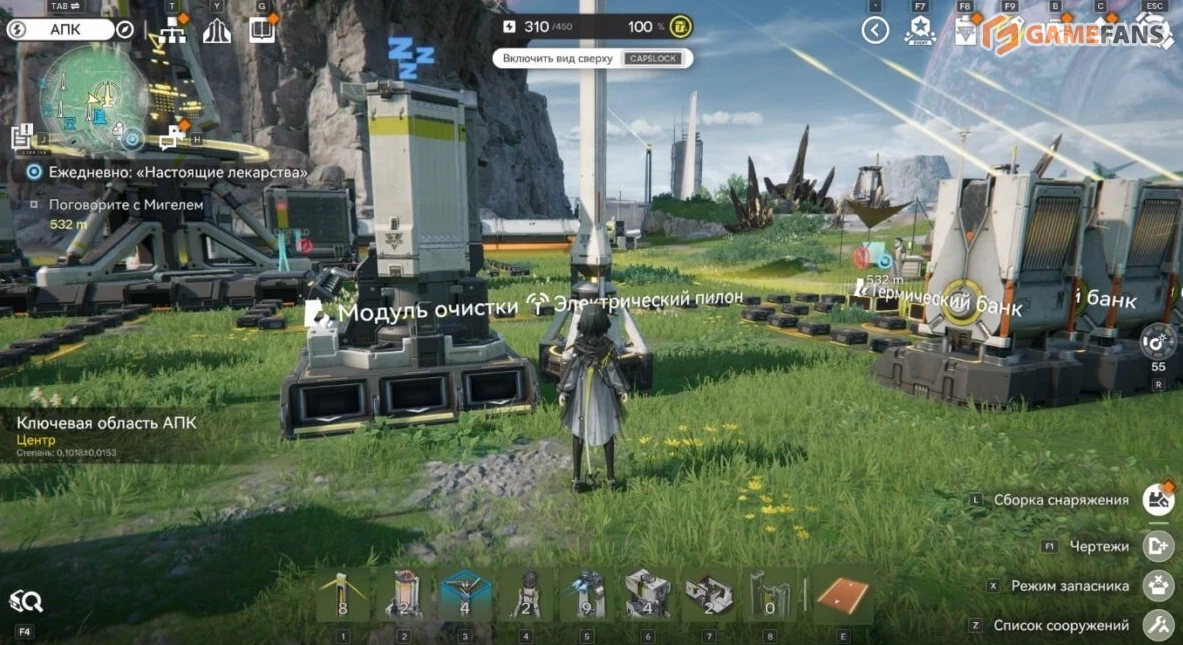Image resolution: width=1183 pixels, height=645 pixels.
Task: Open the open-book guide icon
Action: 262,31
